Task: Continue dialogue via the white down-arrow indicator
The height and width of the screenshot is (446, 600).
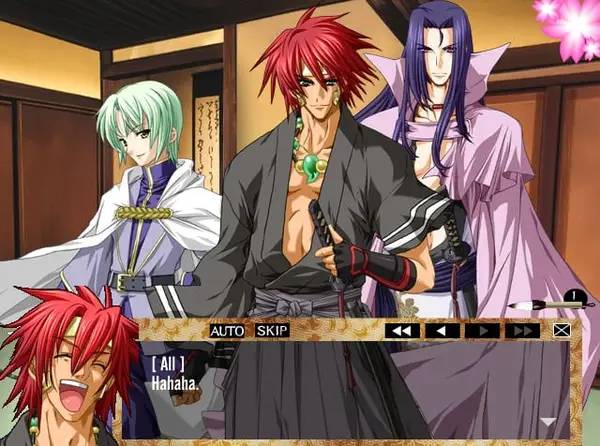Action: pyautogui.click(x=547, y=421)
